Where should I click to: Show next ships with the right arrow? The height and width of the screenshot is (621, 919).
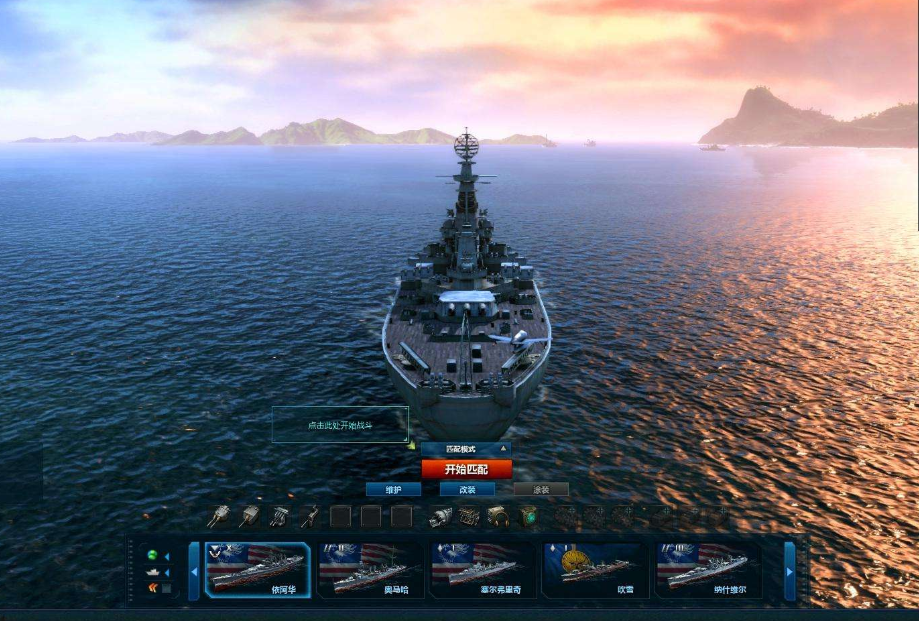[x=790, y=571]
